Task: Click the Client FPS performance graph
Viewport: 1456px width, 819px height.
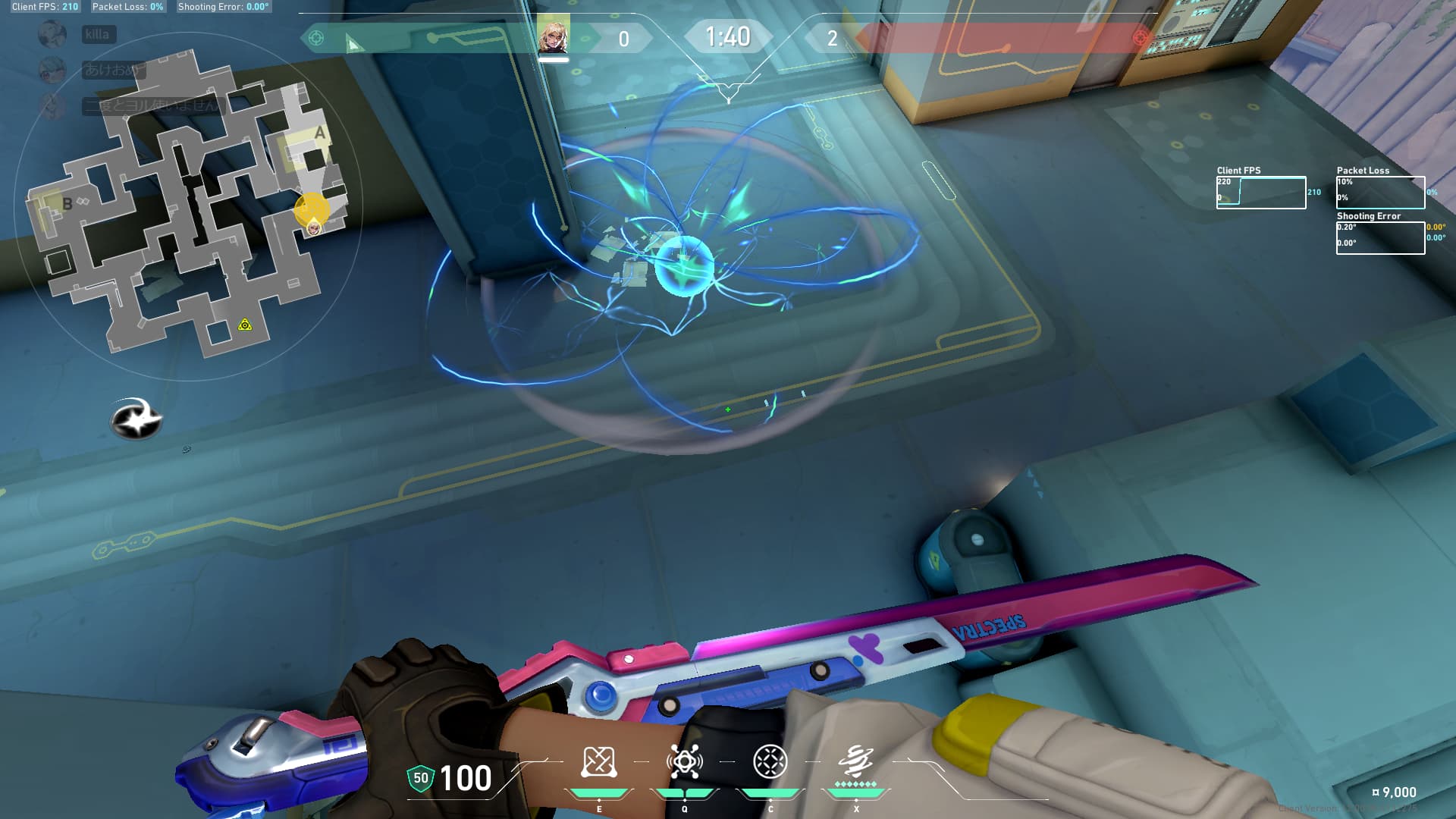Action: (x=1260, y=193)
